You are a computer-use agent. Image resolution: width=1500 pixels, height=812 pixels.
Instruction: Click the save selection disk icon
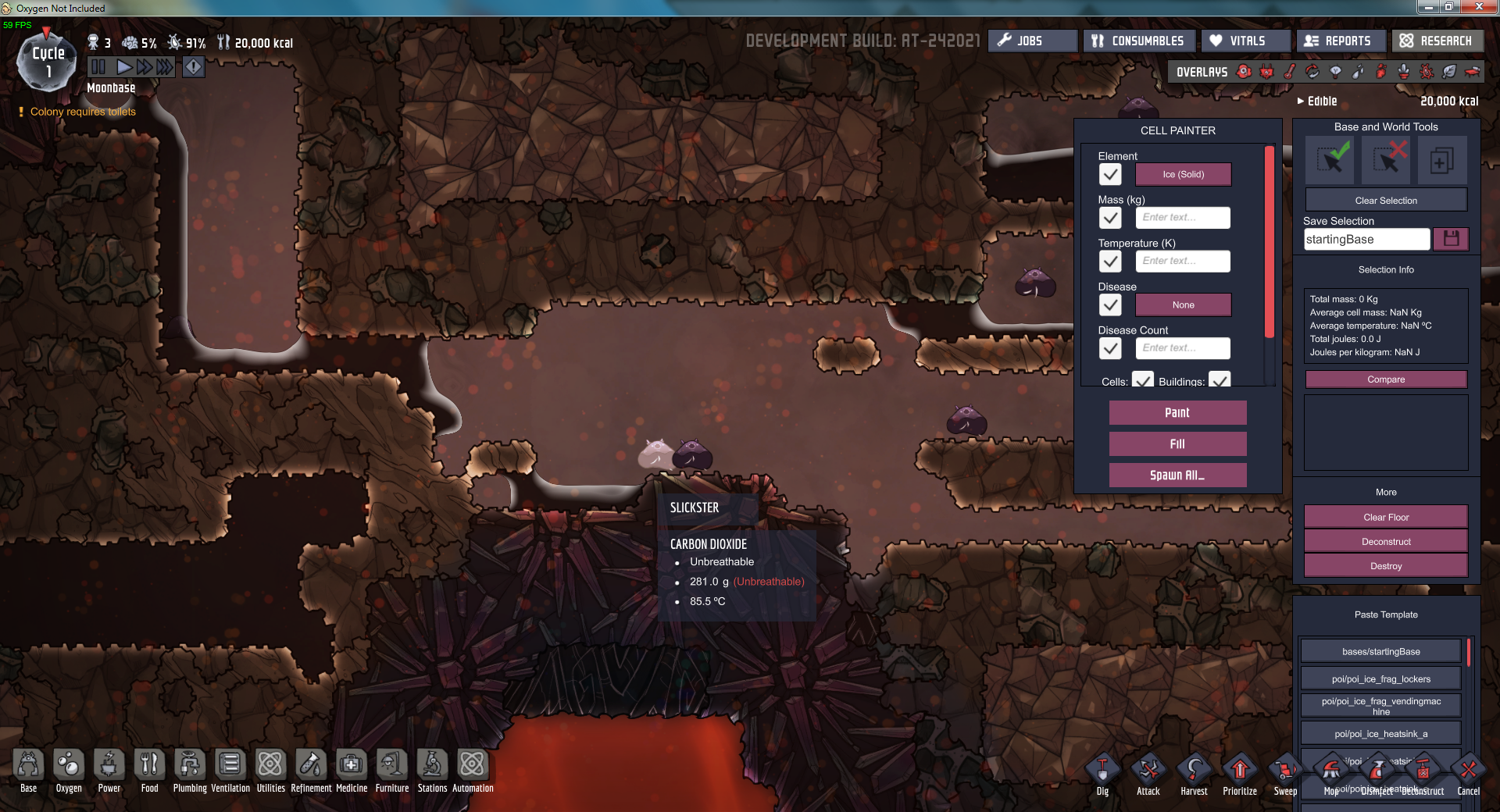1451,239
